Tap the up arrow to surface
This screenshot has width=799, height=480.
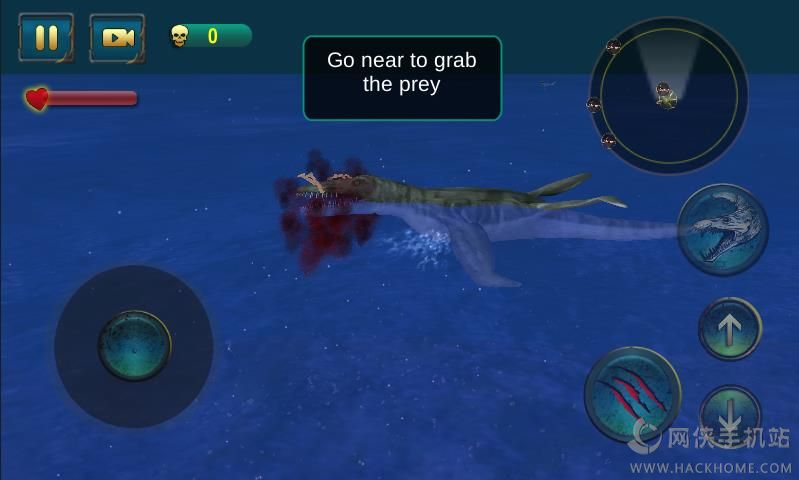click(730, 329)
